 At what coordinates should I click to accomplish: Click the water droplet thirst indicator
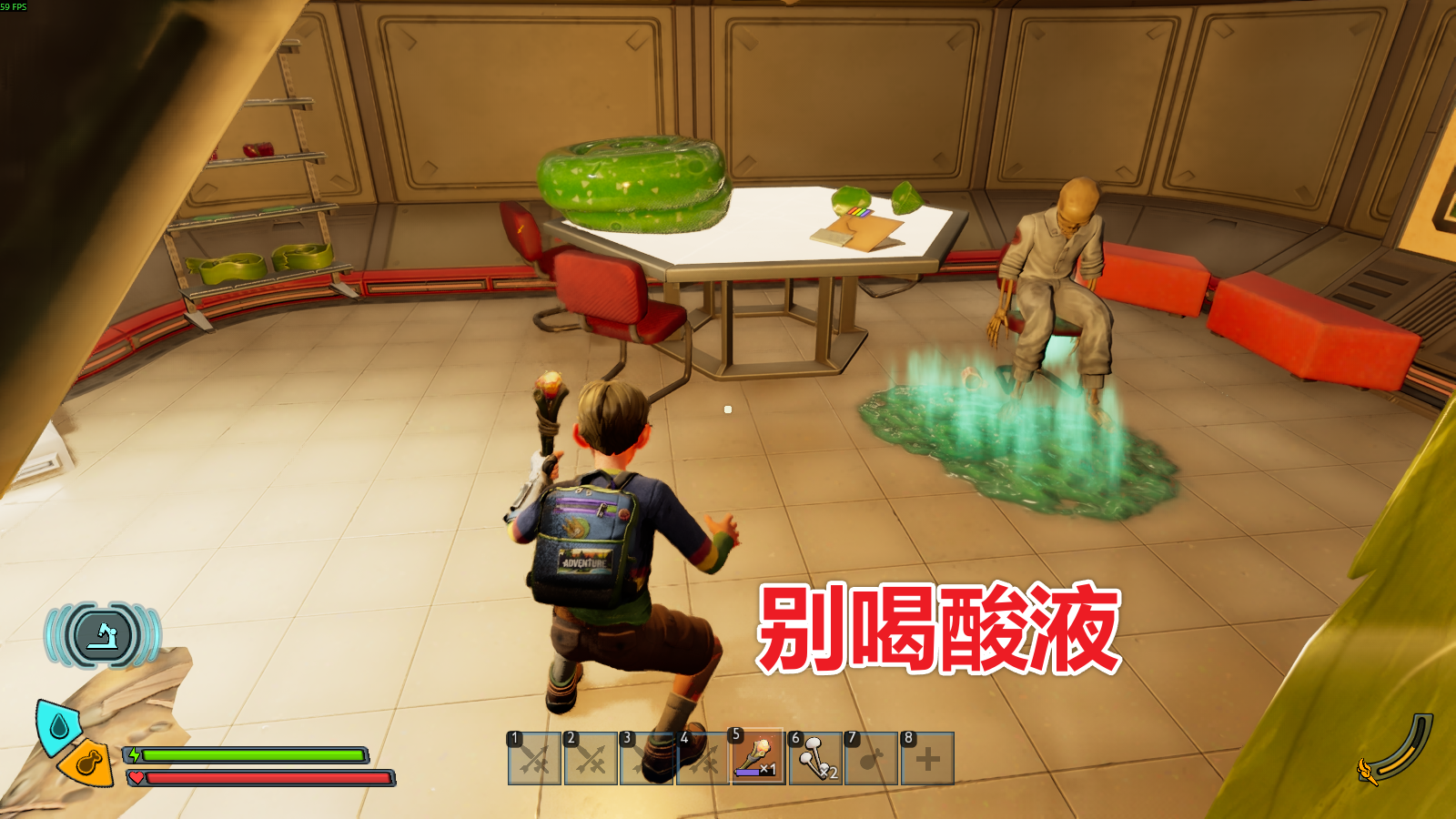[58, 725]
